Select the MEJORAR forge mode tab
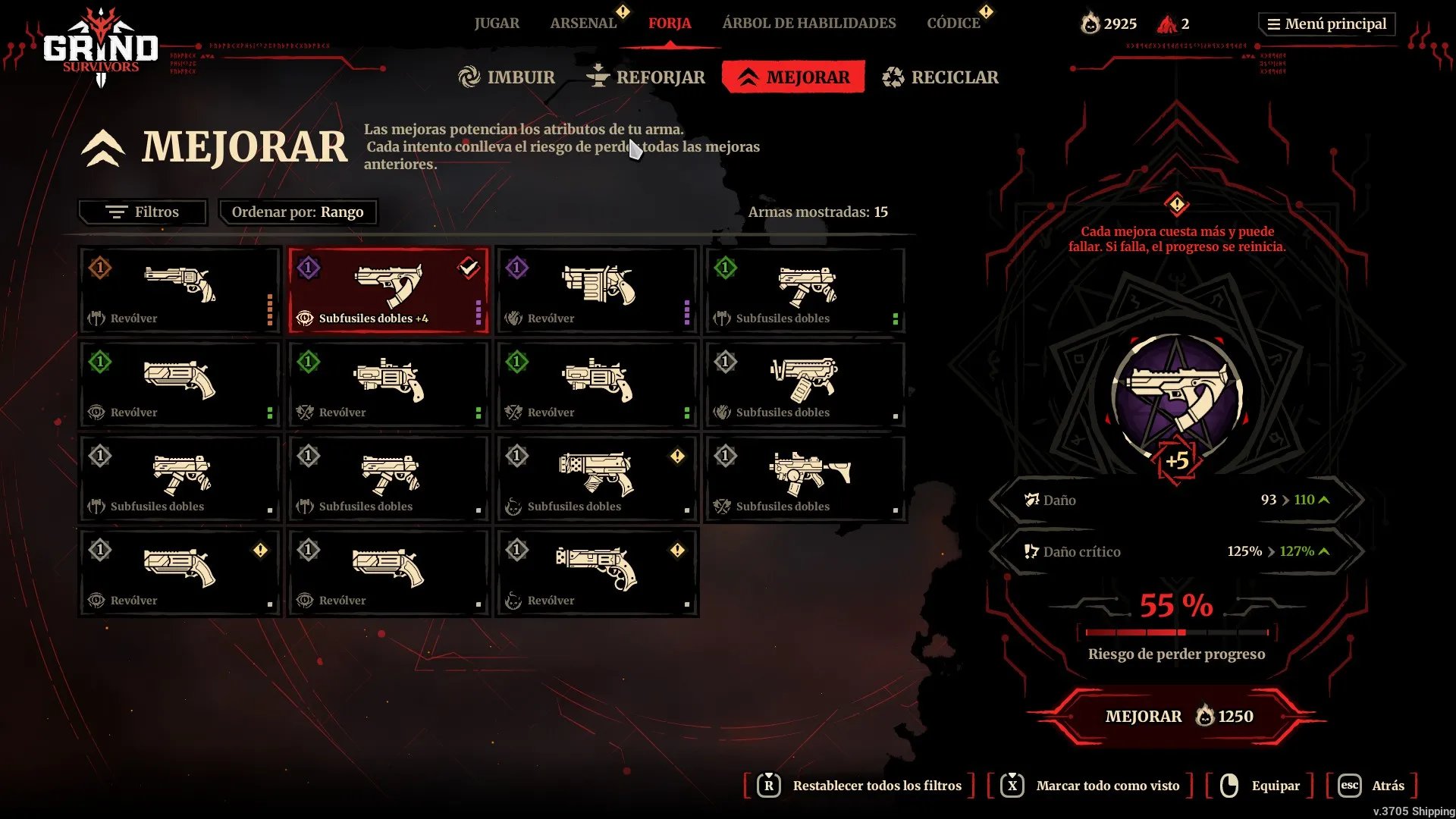The height and width of the screenshot is (819, 1456). (x=794, y=77)
